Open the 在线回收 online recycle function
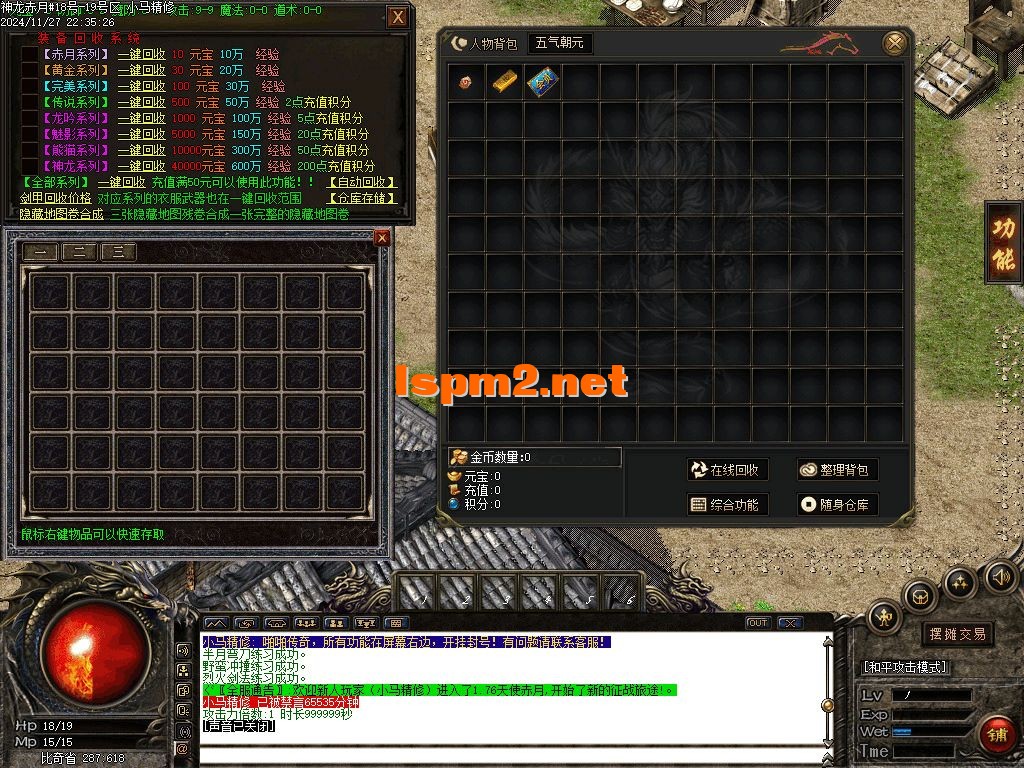Screen dimensions: 1024x768 [x=726, y=470]
